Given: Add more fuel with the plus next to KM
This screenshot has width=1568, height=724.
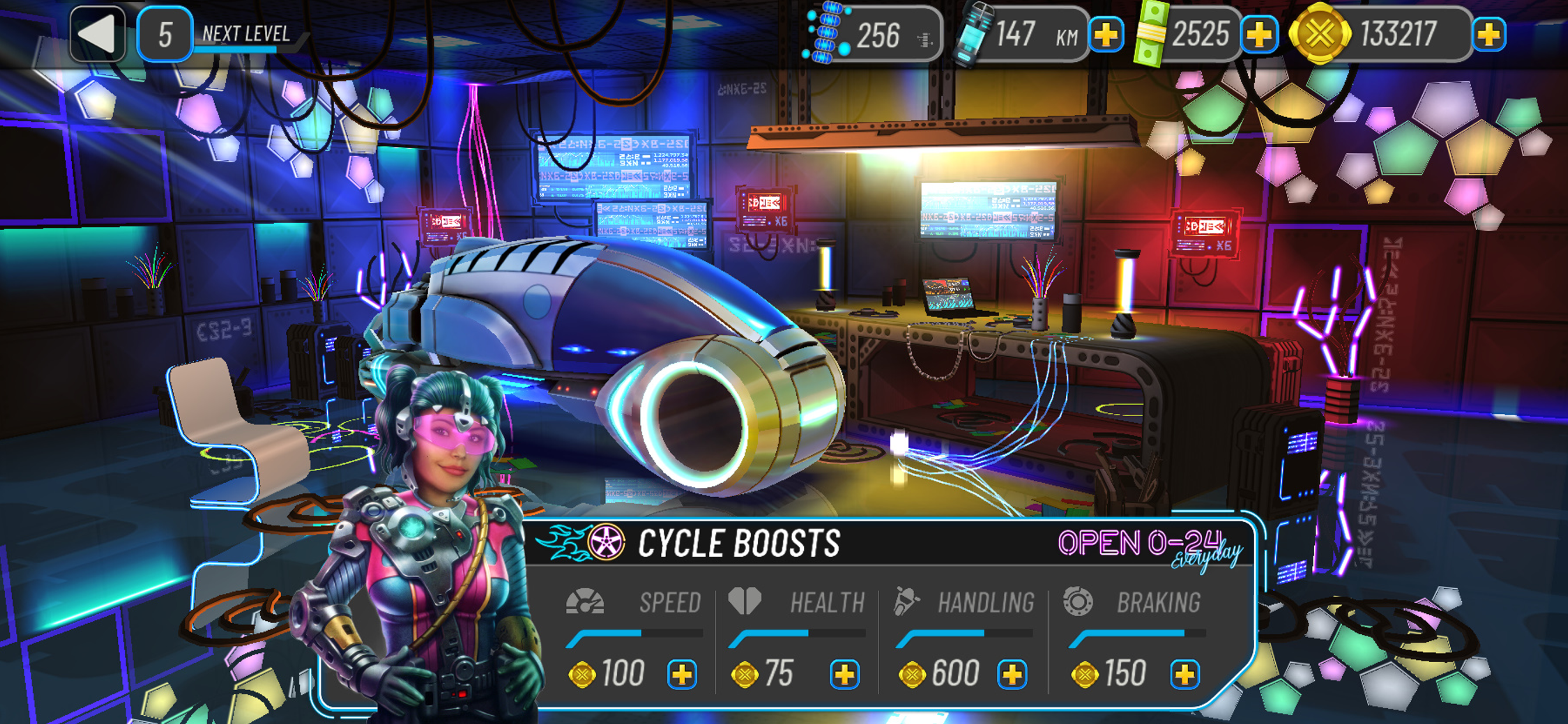Looking at the screenshot, I should 1107,34.
